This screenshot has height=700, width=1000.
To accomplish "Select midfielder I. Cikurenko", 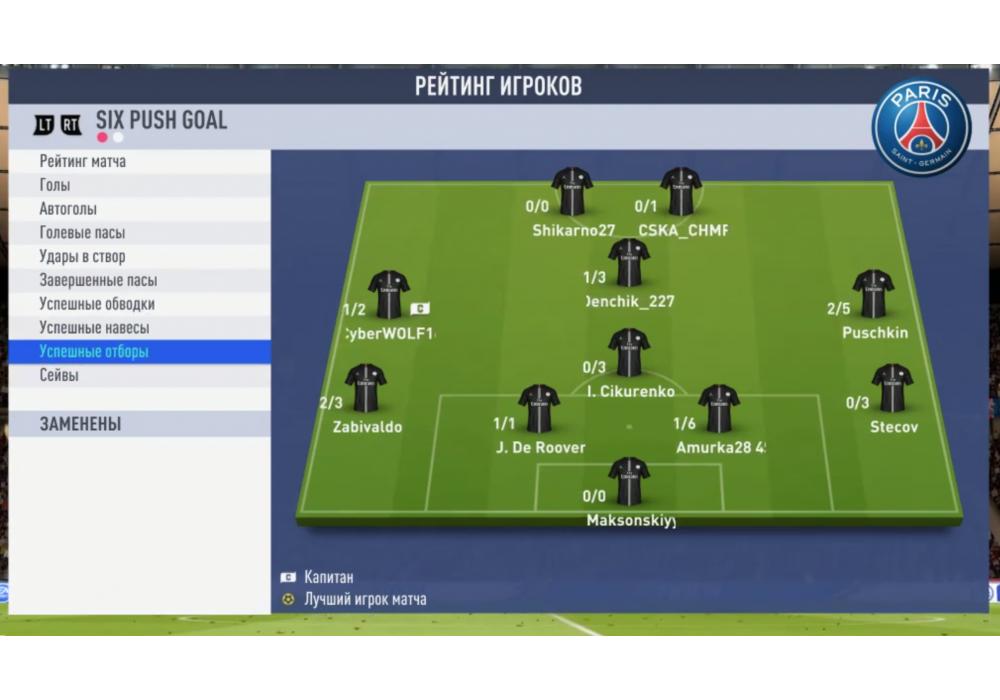I will (629, 353).
